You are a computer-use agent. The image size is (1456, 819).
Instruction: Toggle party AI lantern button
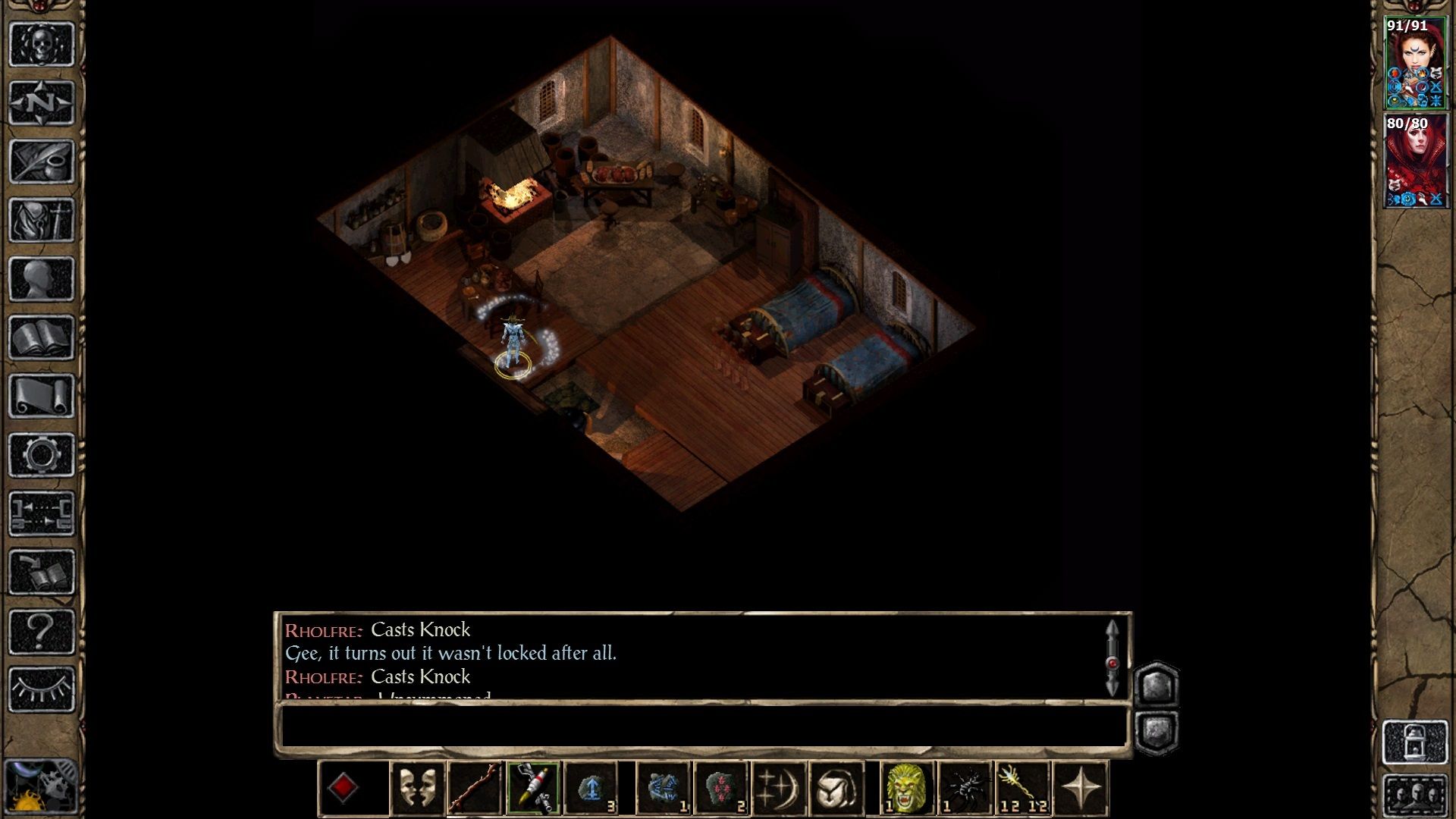coord(1415,742)
